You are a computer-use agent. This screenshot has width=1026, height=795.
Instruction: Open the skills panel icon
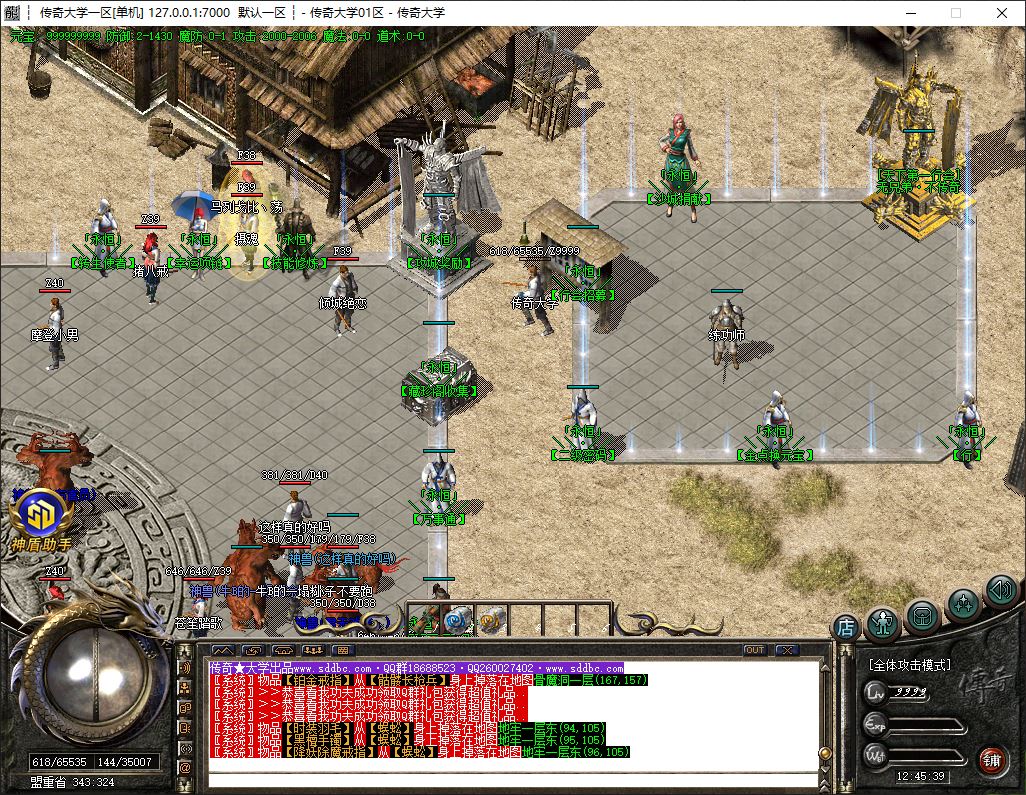962,603
